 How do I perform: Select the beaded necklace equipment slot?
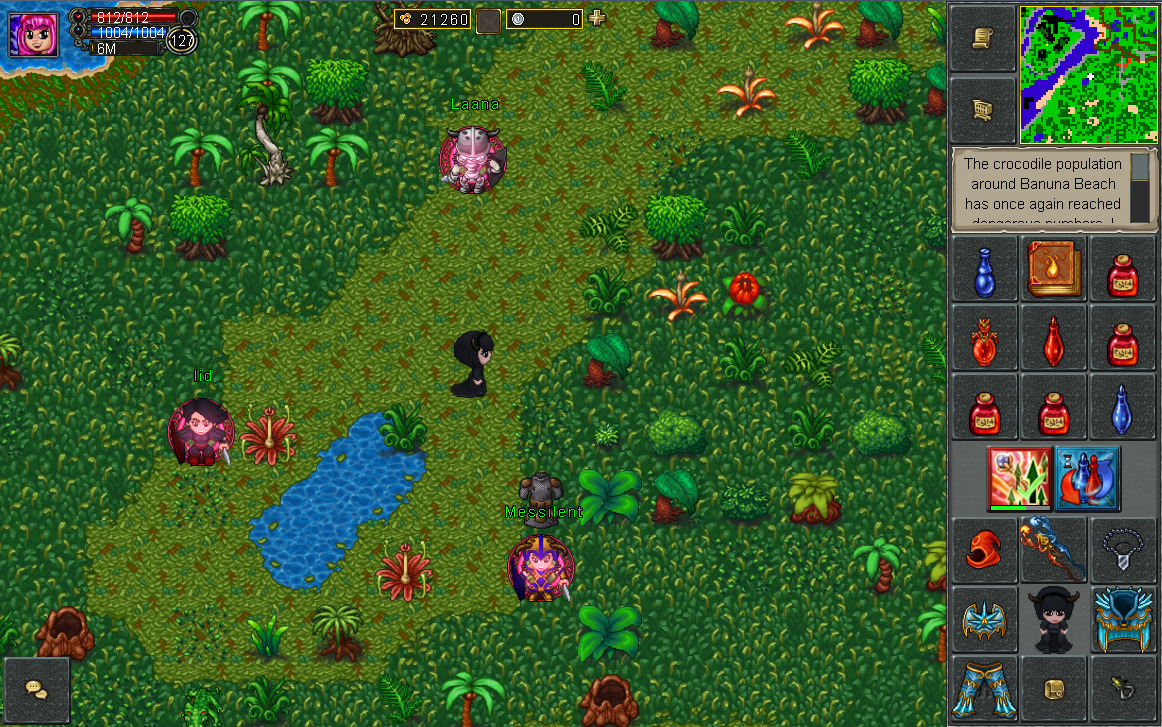(1122, 549)
